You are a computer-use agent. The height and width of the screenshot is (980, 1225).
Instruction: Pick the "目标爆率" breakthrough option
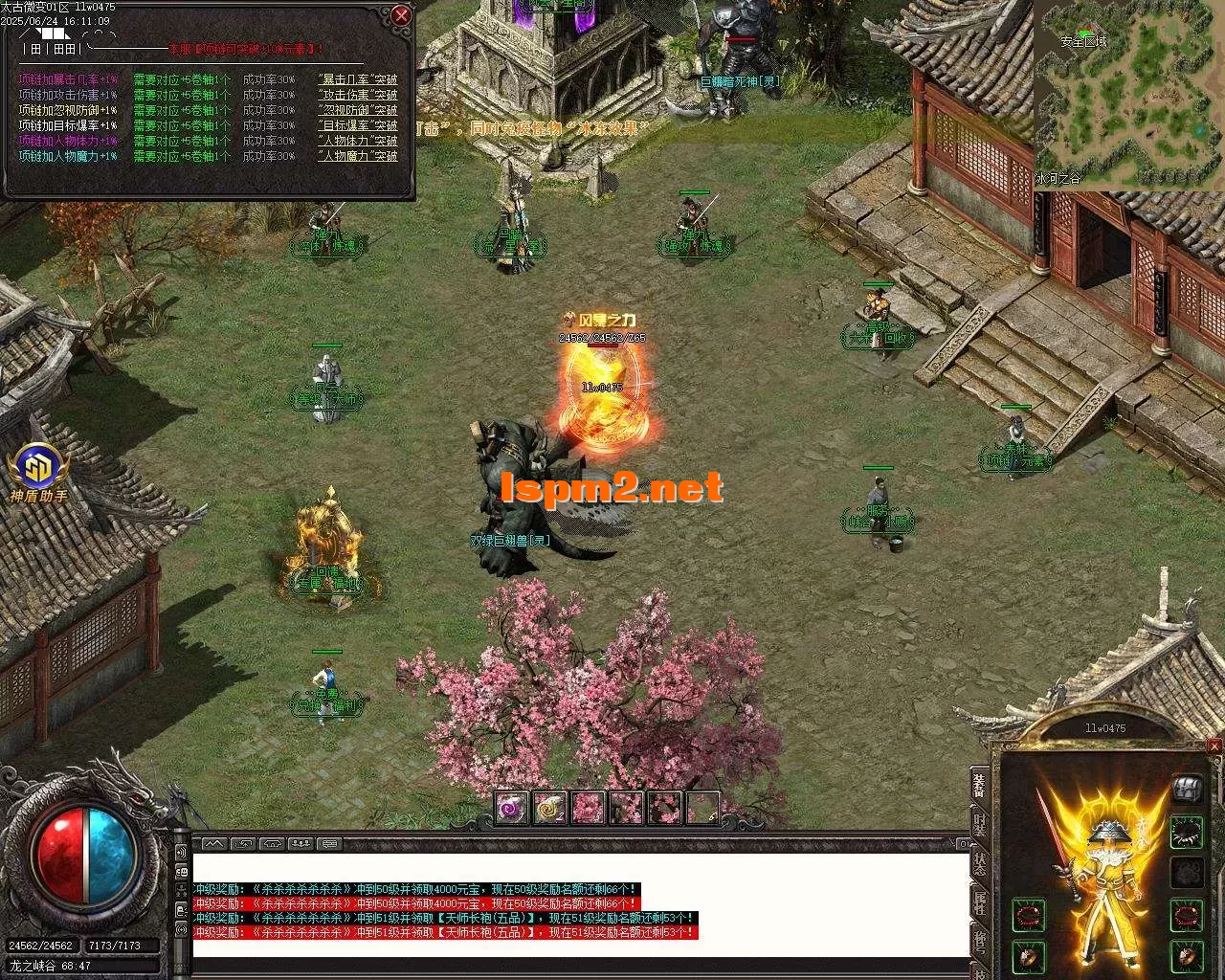pyautogui.click(x=357, y=125)
